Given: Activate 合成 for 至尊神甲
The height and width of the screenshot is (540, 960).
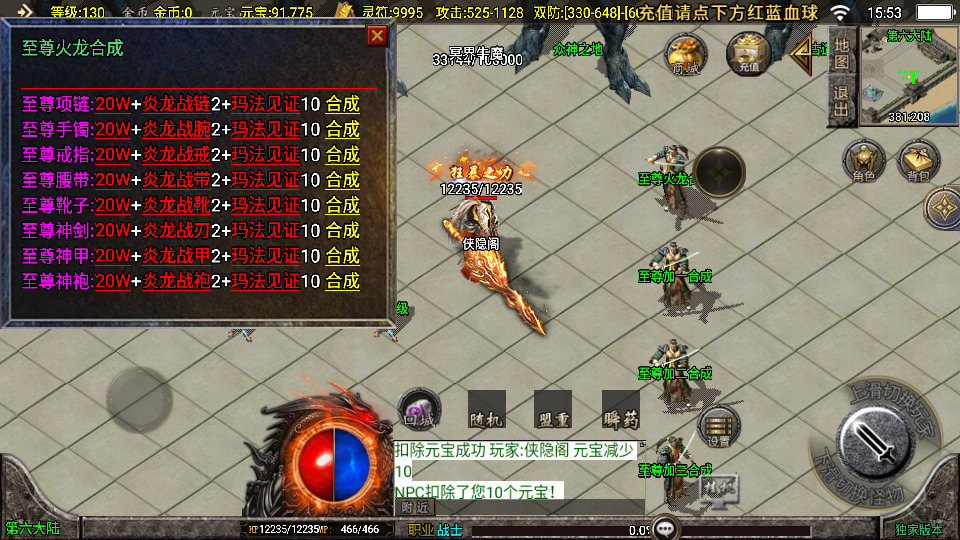Looking at the screenshot, I should coord(343,256).
